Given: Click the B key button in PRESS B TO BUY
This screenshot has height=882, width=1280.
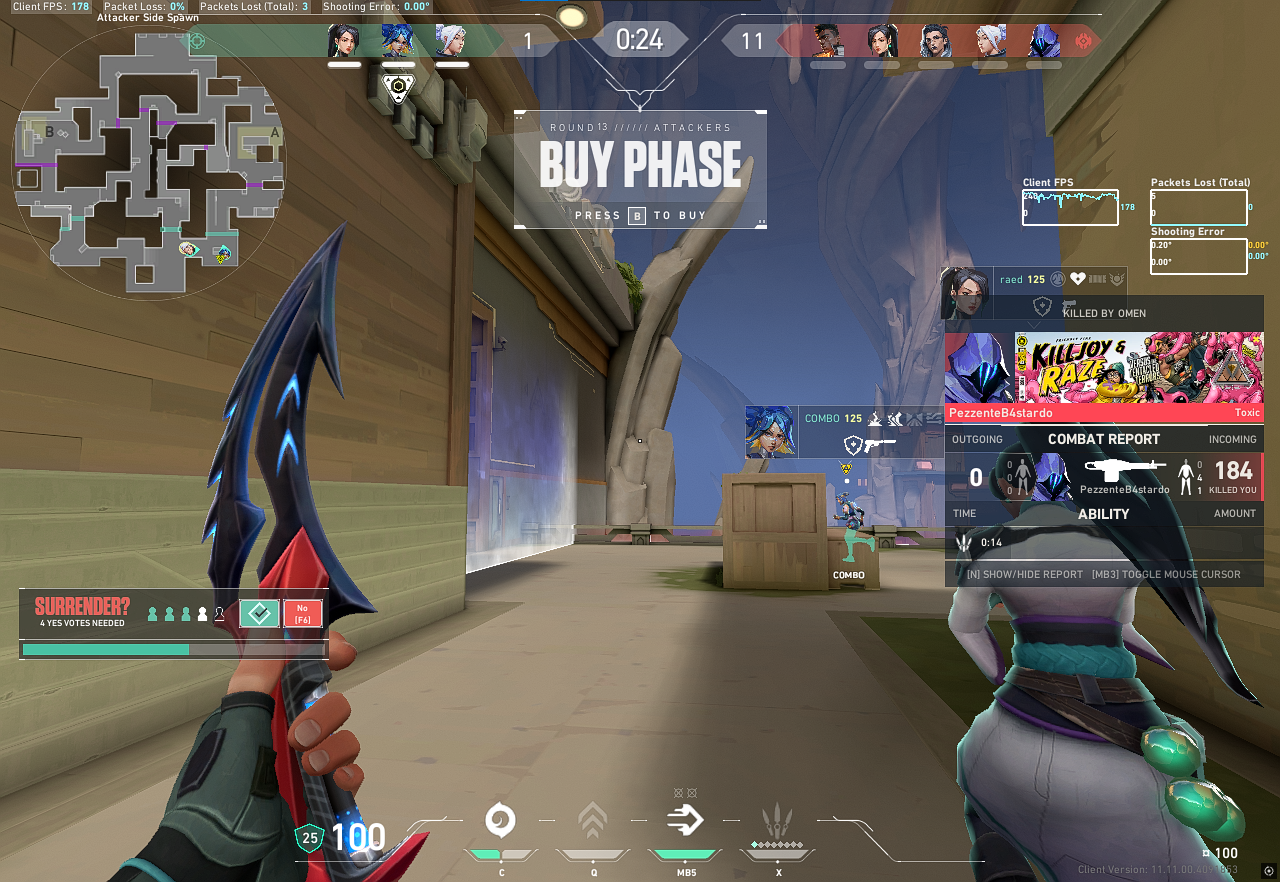Looking at the screenshot, I should pos(637,216).
